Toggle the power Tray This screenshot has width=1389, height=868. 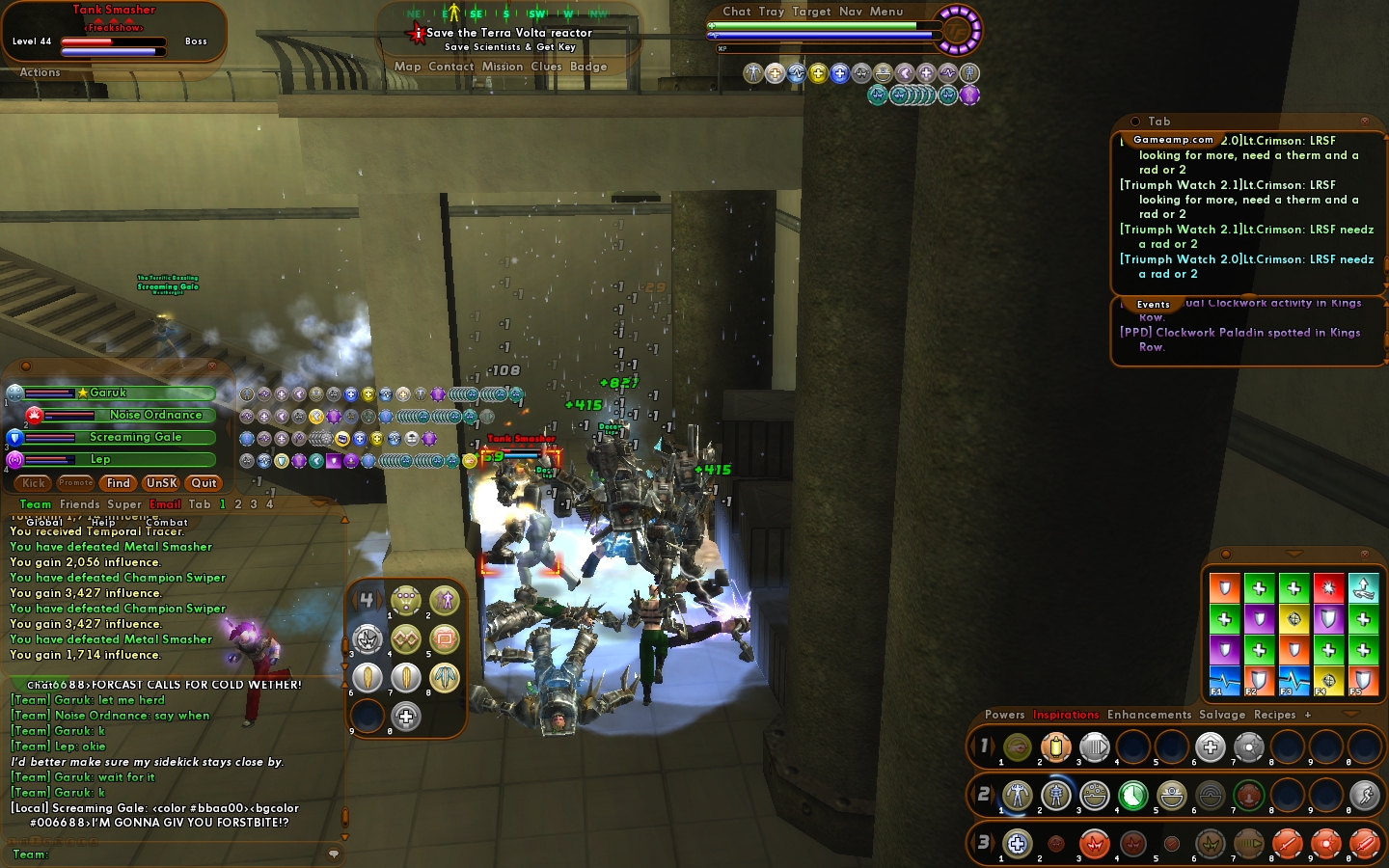tap(772, 12)
